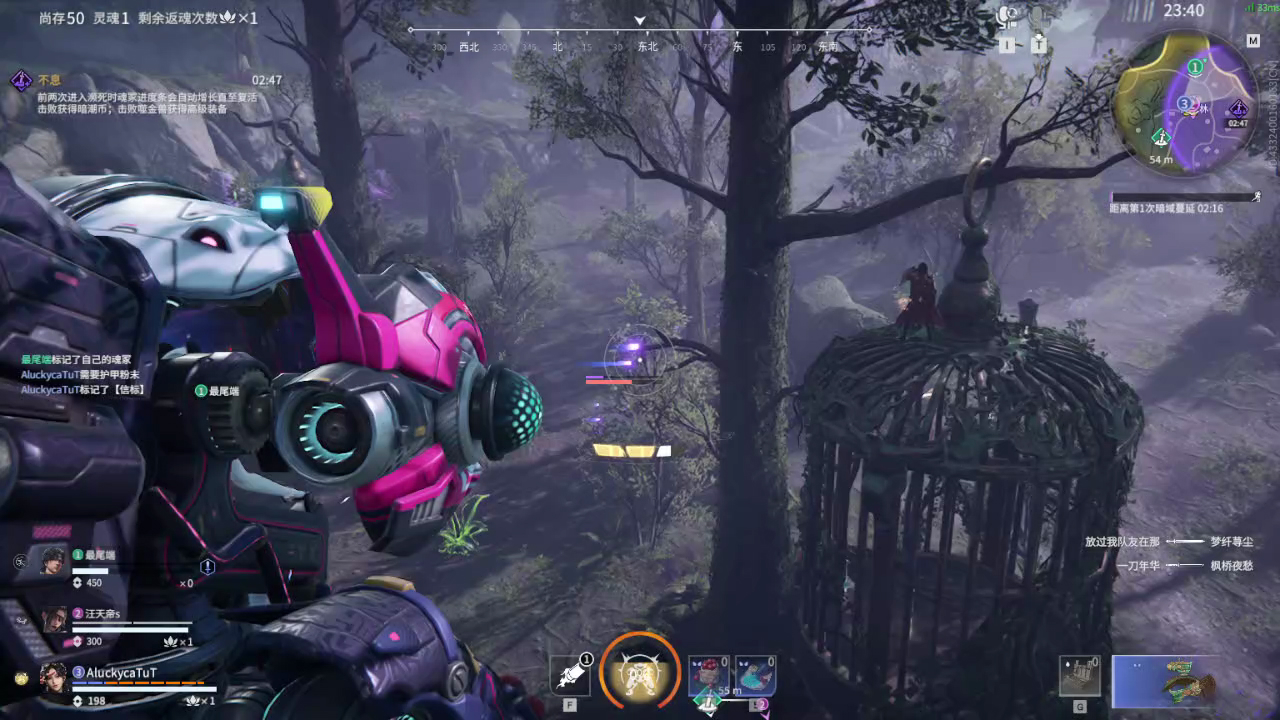Toggle the voice chat speaker icon

click(x=1008, y=17)
